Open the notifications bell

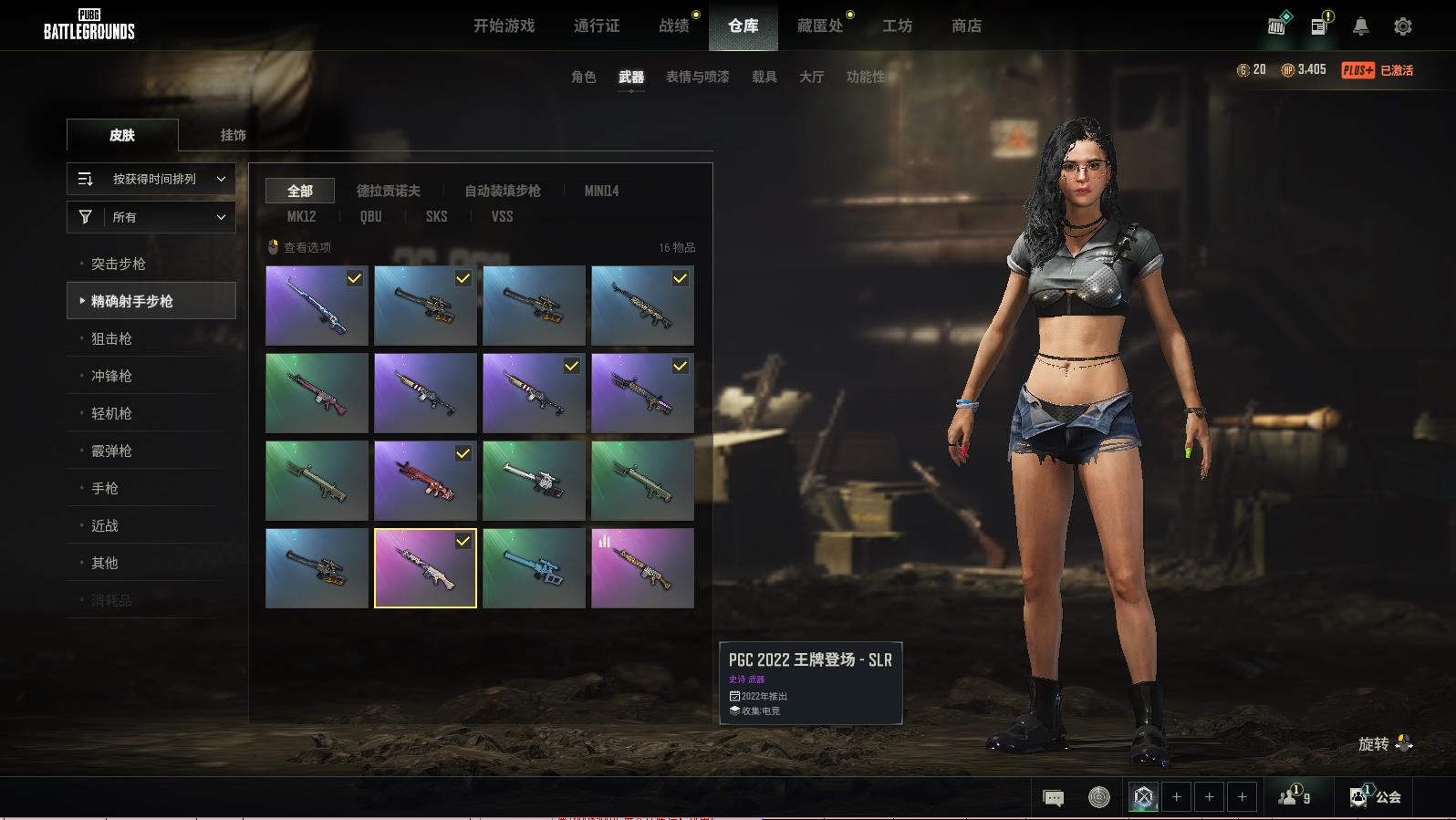click(1360, 26)
